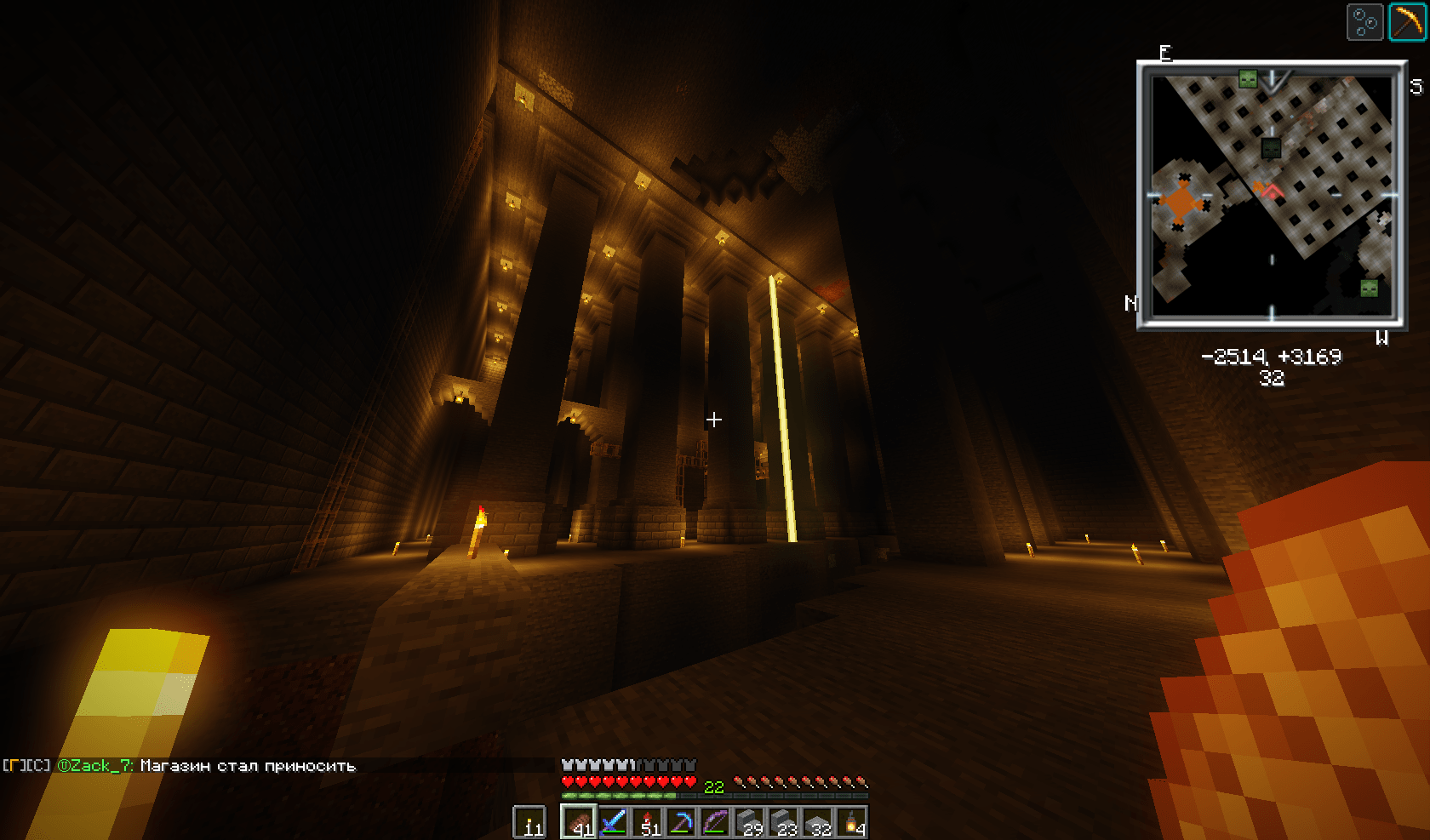Choose the lantern hotbar slot

pos(851,822)
